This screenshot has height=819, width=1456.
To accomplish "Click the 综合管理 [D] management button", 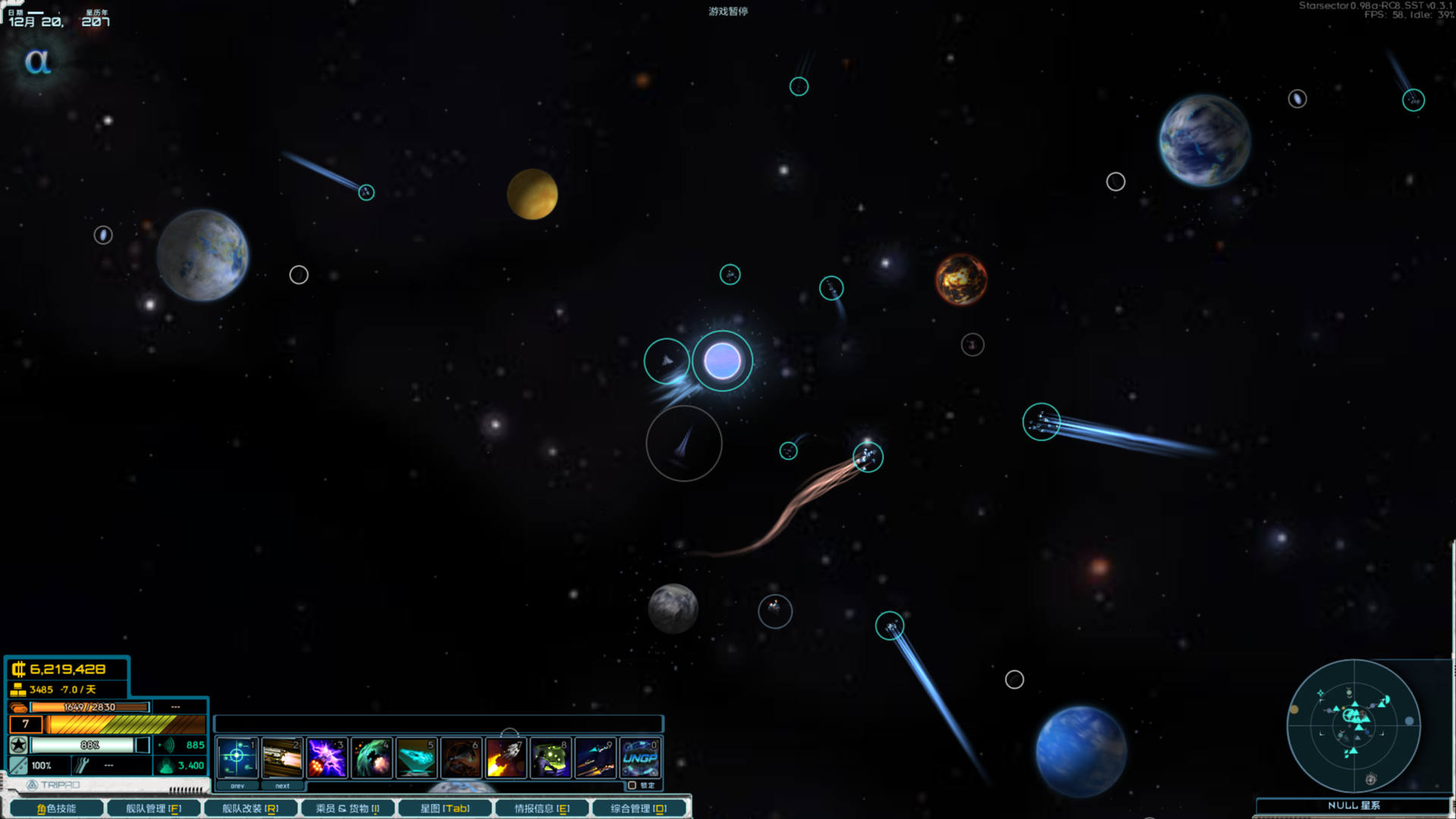I will (x=639, y=808).
